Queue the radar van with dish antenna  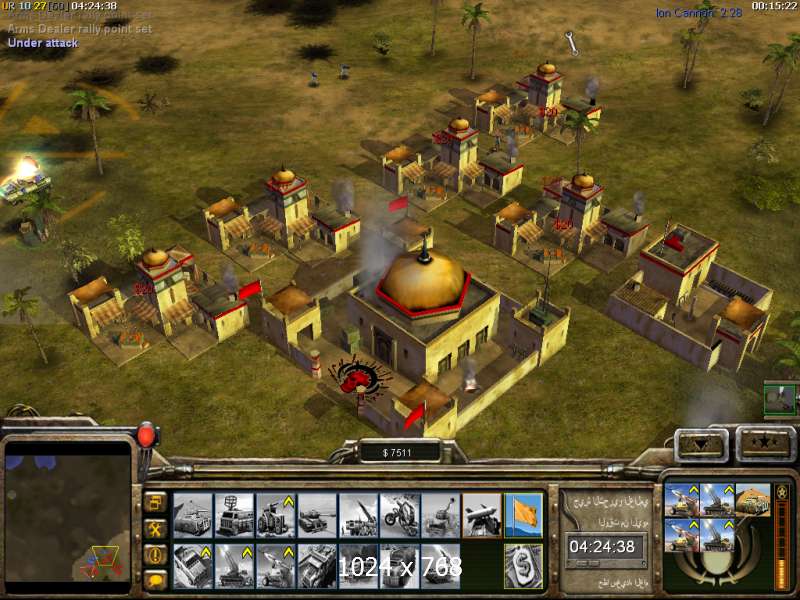pos(233,513)
